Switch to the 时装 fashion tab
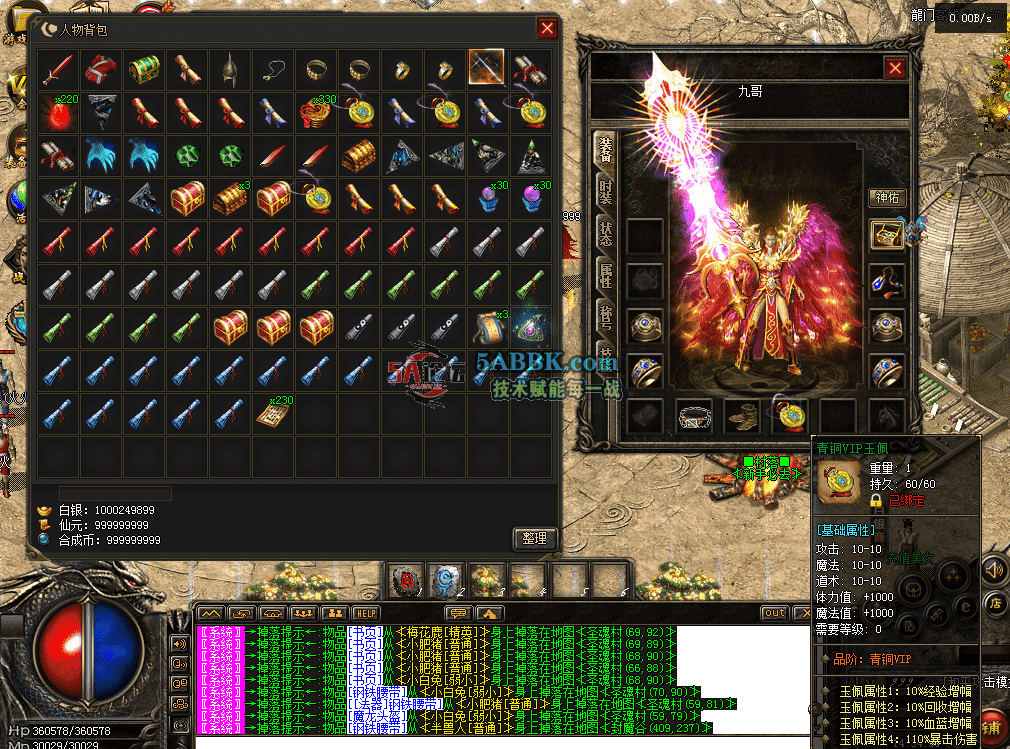This screenshot has height=749, width=1010. click(x=606, y=192)
